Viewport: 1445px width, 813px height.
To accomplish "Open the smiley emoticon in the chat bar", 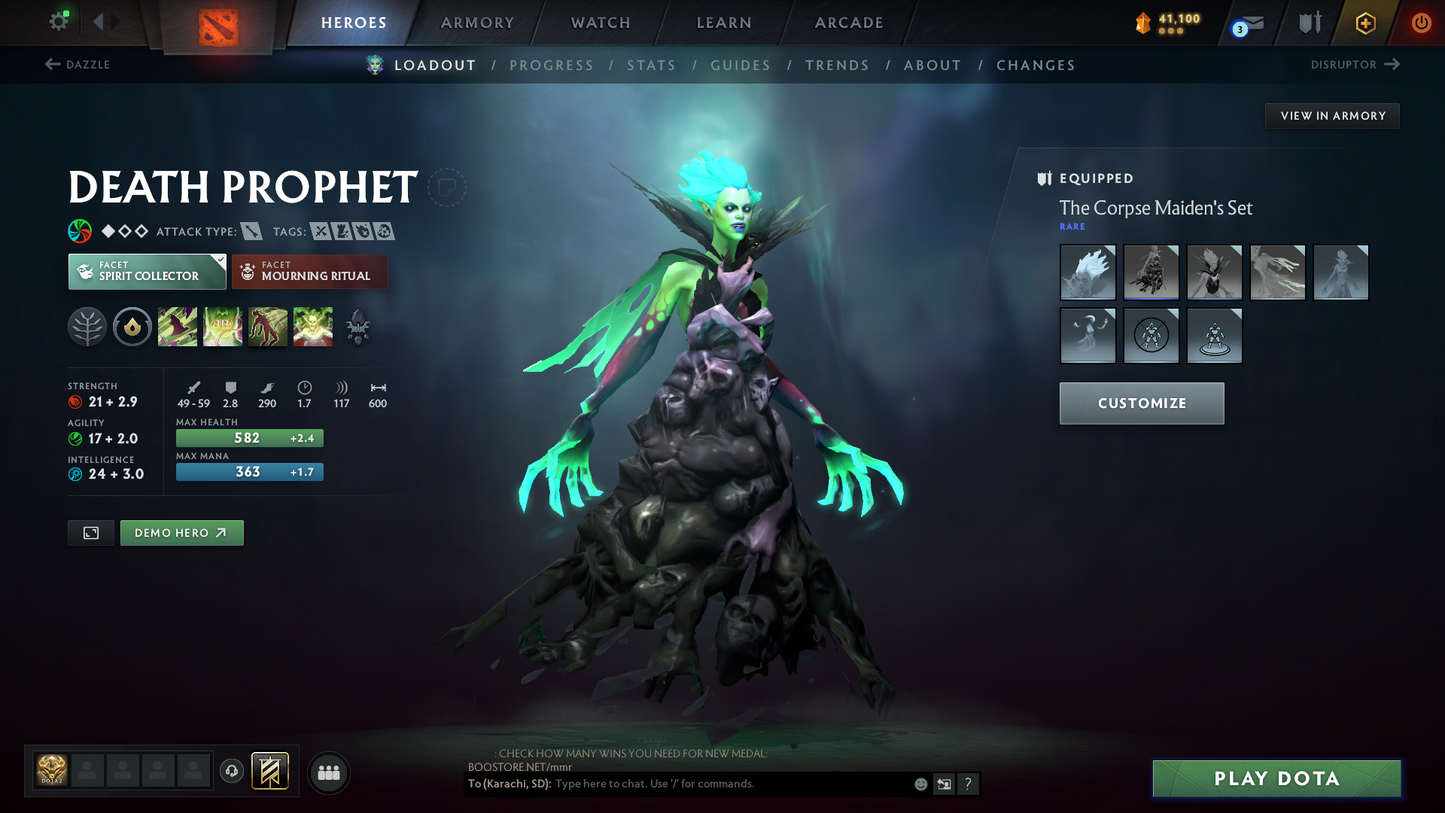I will click(920, 784).
